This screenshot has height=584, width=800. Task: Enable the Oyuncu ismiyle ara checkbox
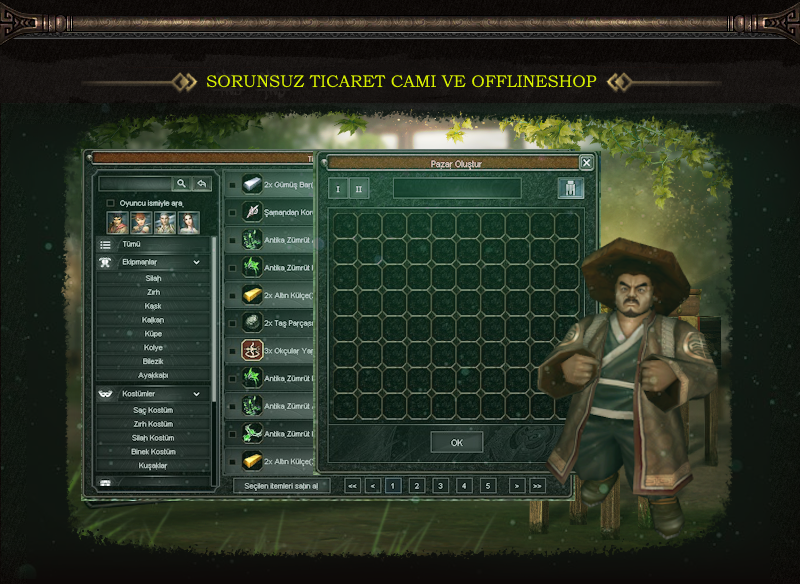(111, 203)
